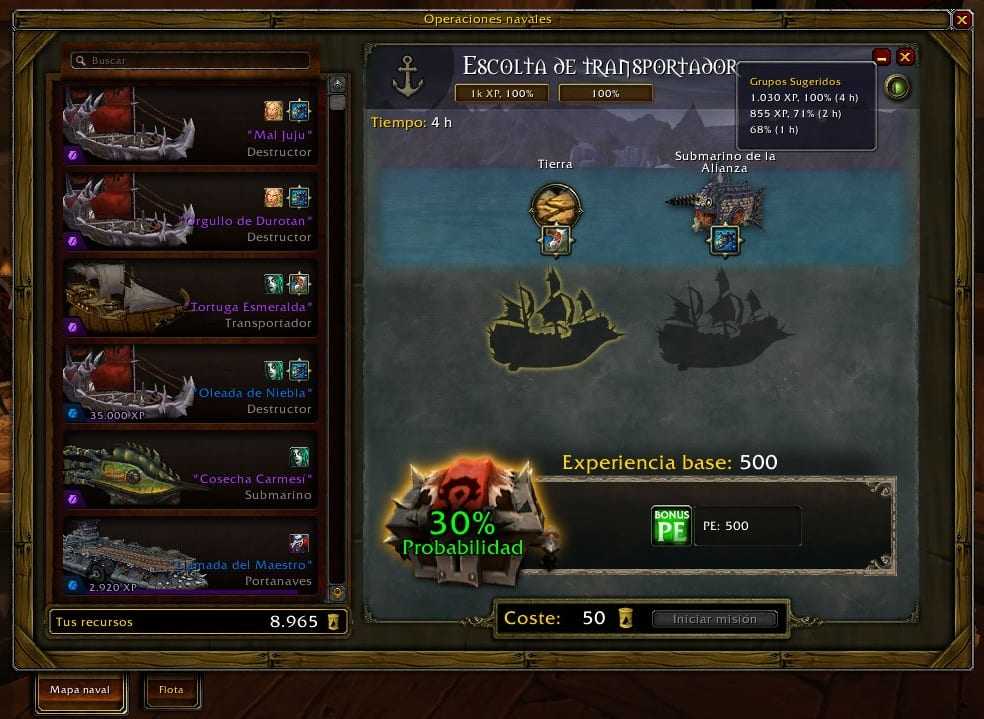984x719 pixels.
Task: Click the Bonus PE reward icon
Action: pyautogui.click(x=671, y=526)
